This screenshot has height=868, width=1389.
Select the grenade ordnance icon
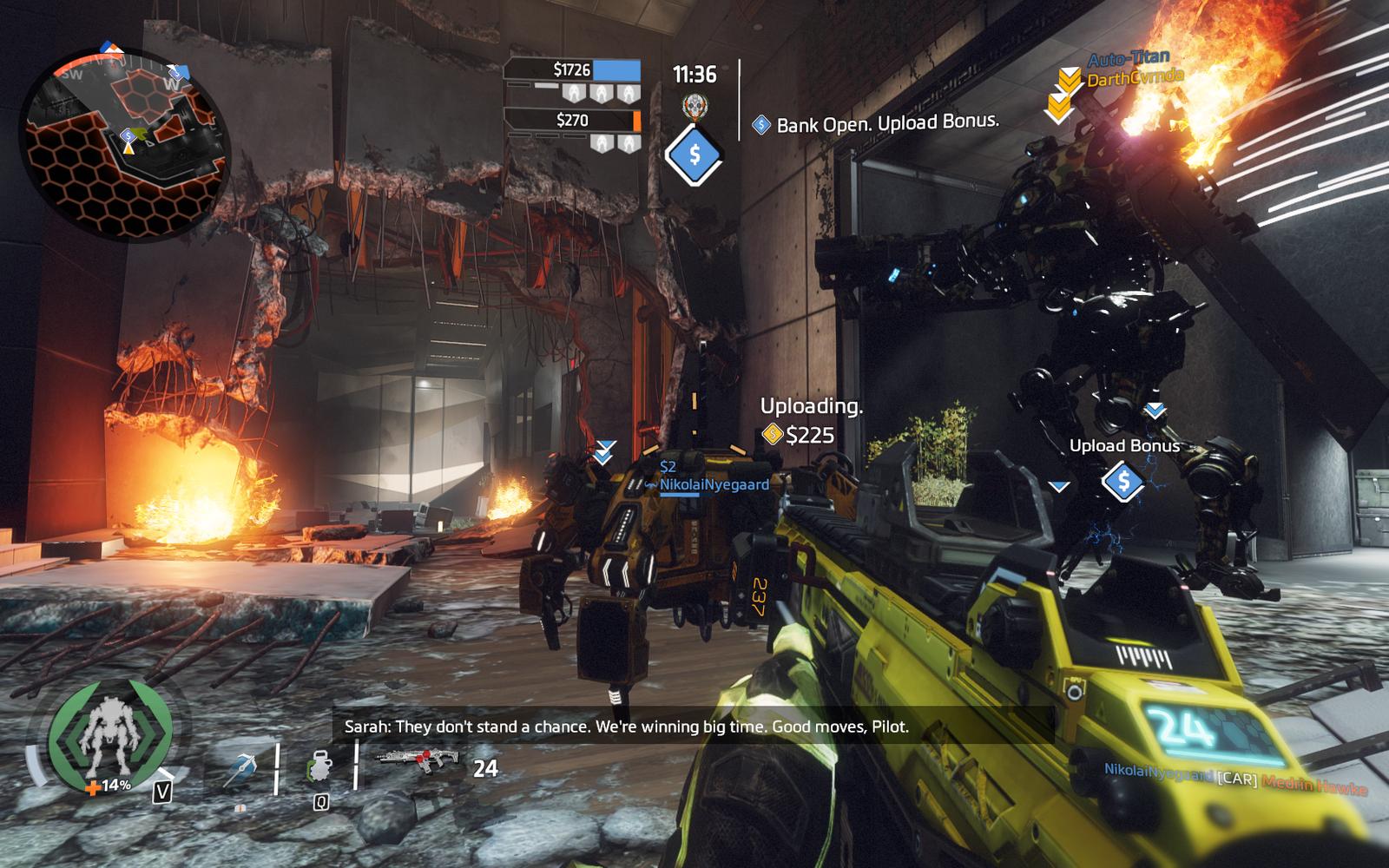319,768
